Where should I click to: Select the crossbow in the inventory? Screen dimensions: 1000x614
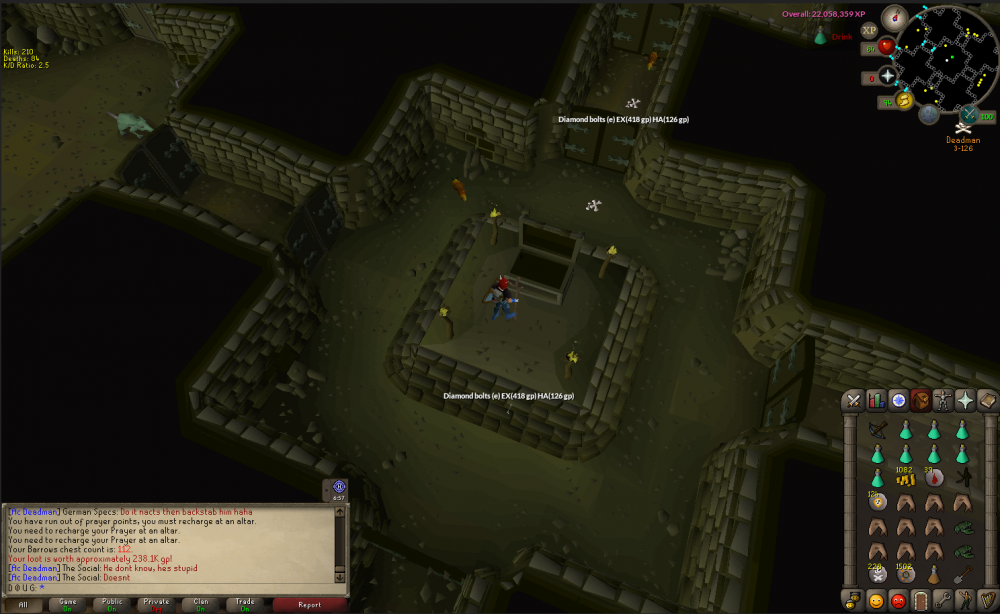pyautogui.click(x=878, y=430)
